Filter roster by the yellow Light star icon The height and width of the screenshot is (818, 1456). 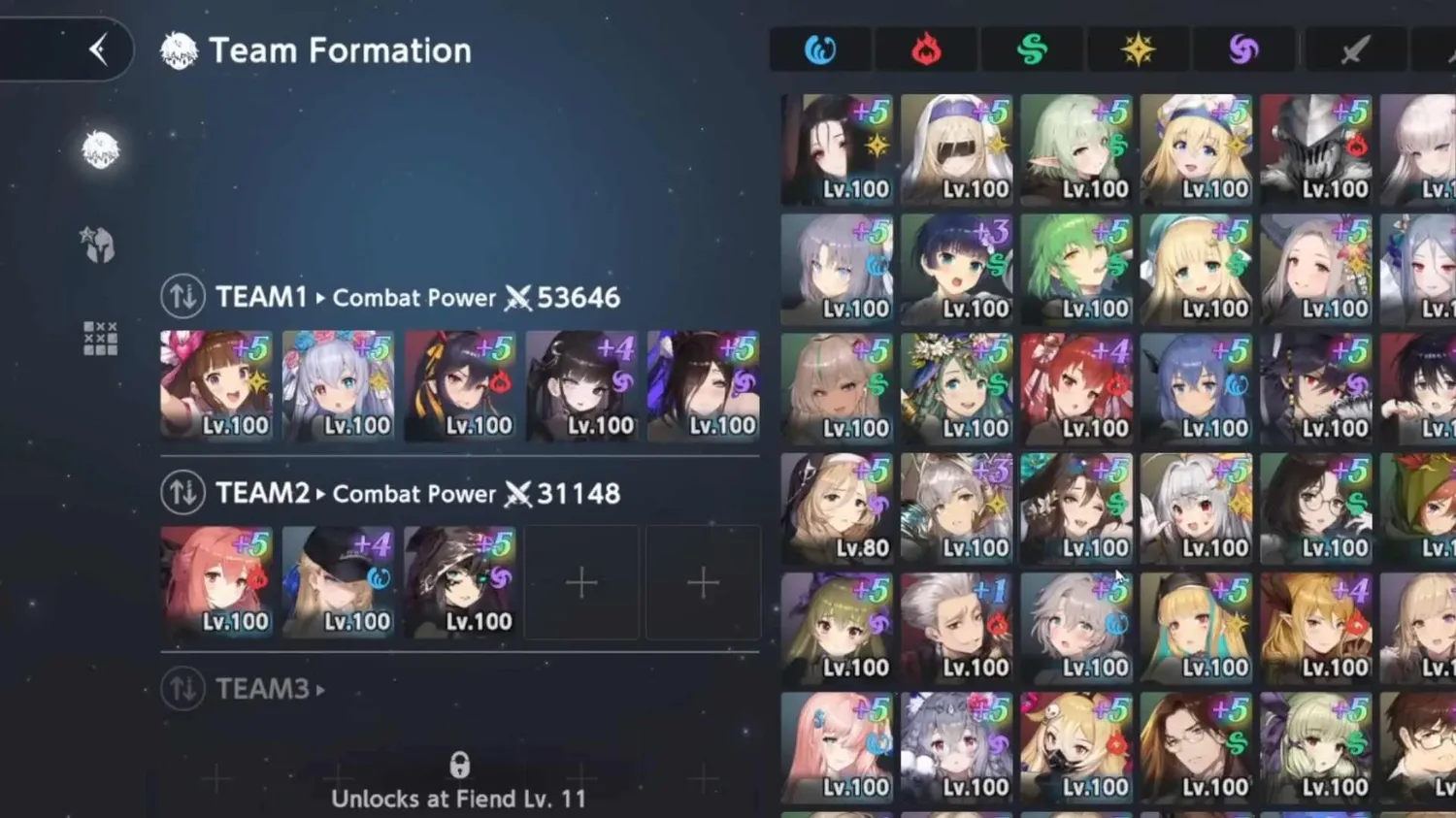click(x=1138, y=49)
